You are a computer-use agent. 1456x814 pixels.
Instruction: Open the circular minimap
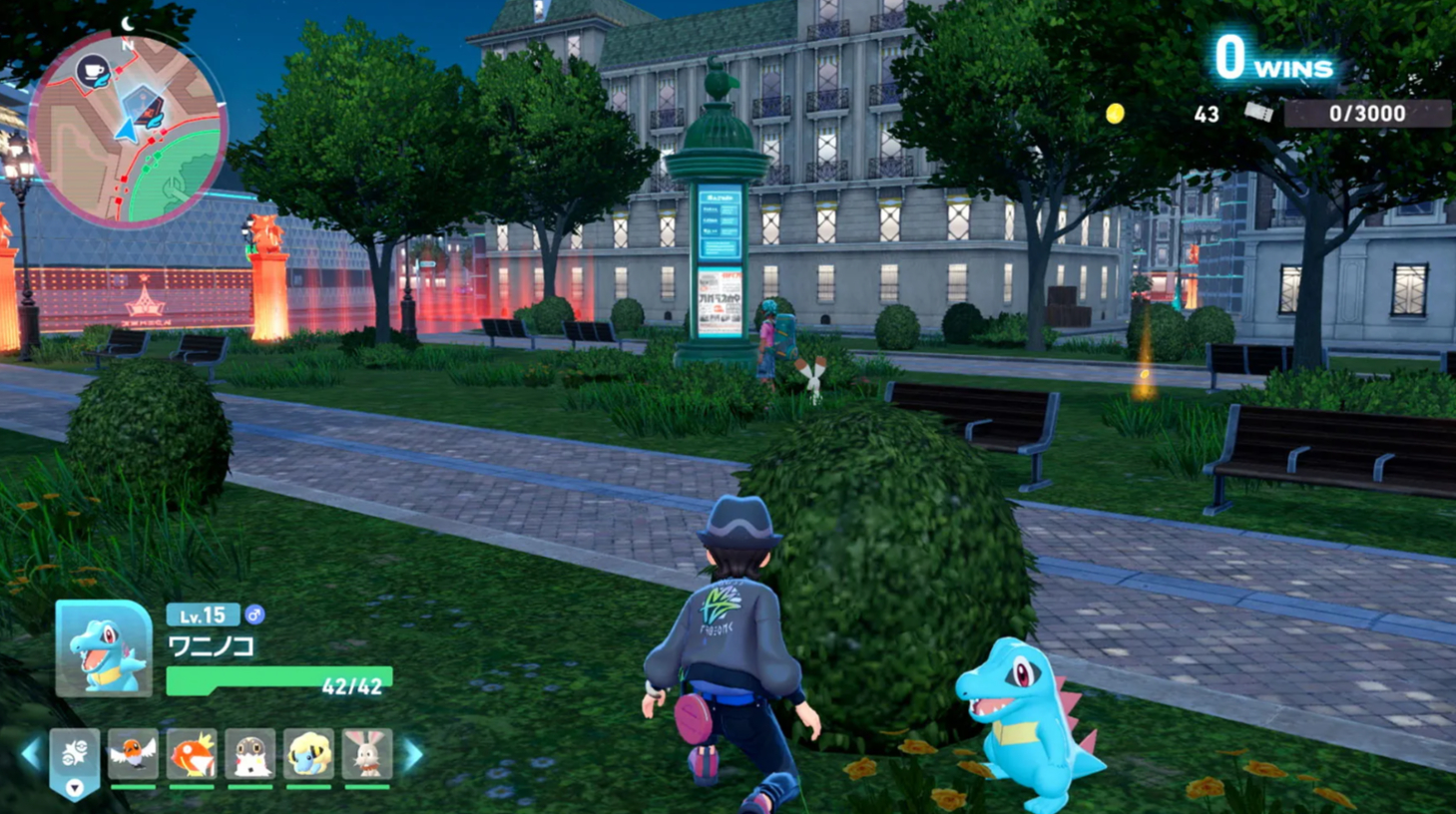pyautogui.click(x=128, y=130)
